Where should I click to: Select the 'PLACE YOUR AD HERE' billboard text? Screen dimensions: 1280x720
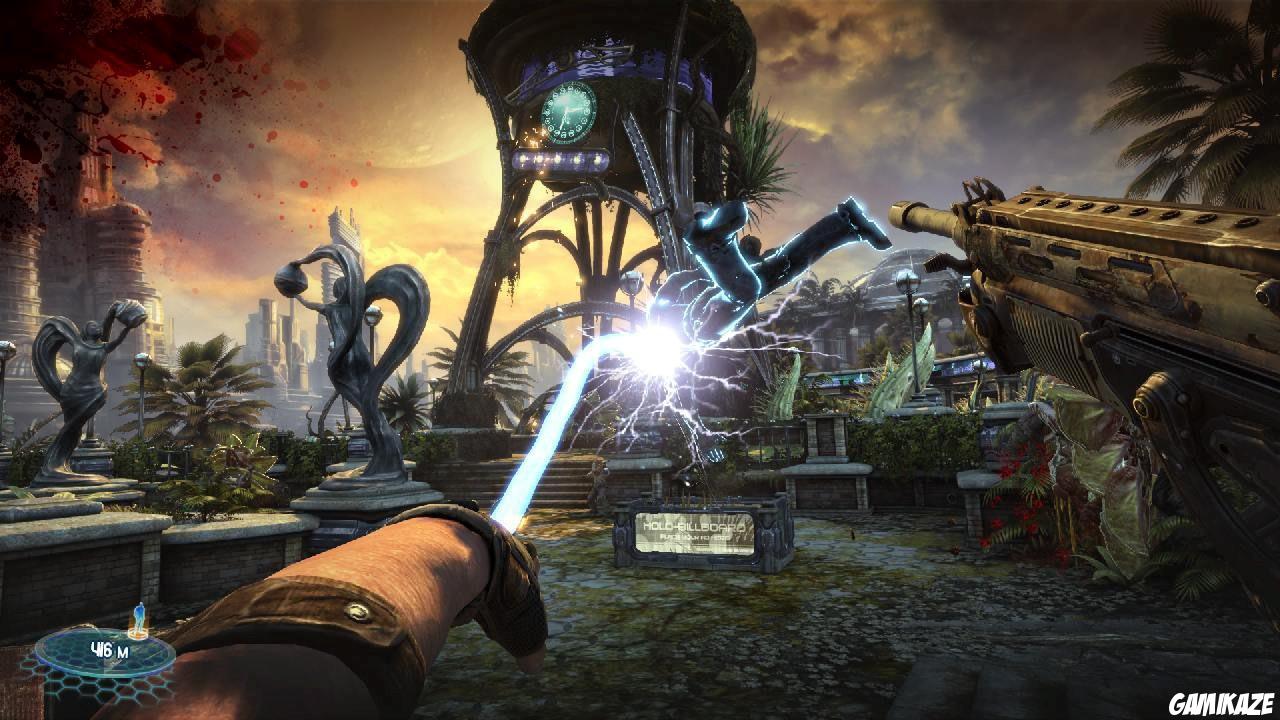click(697, 537)
